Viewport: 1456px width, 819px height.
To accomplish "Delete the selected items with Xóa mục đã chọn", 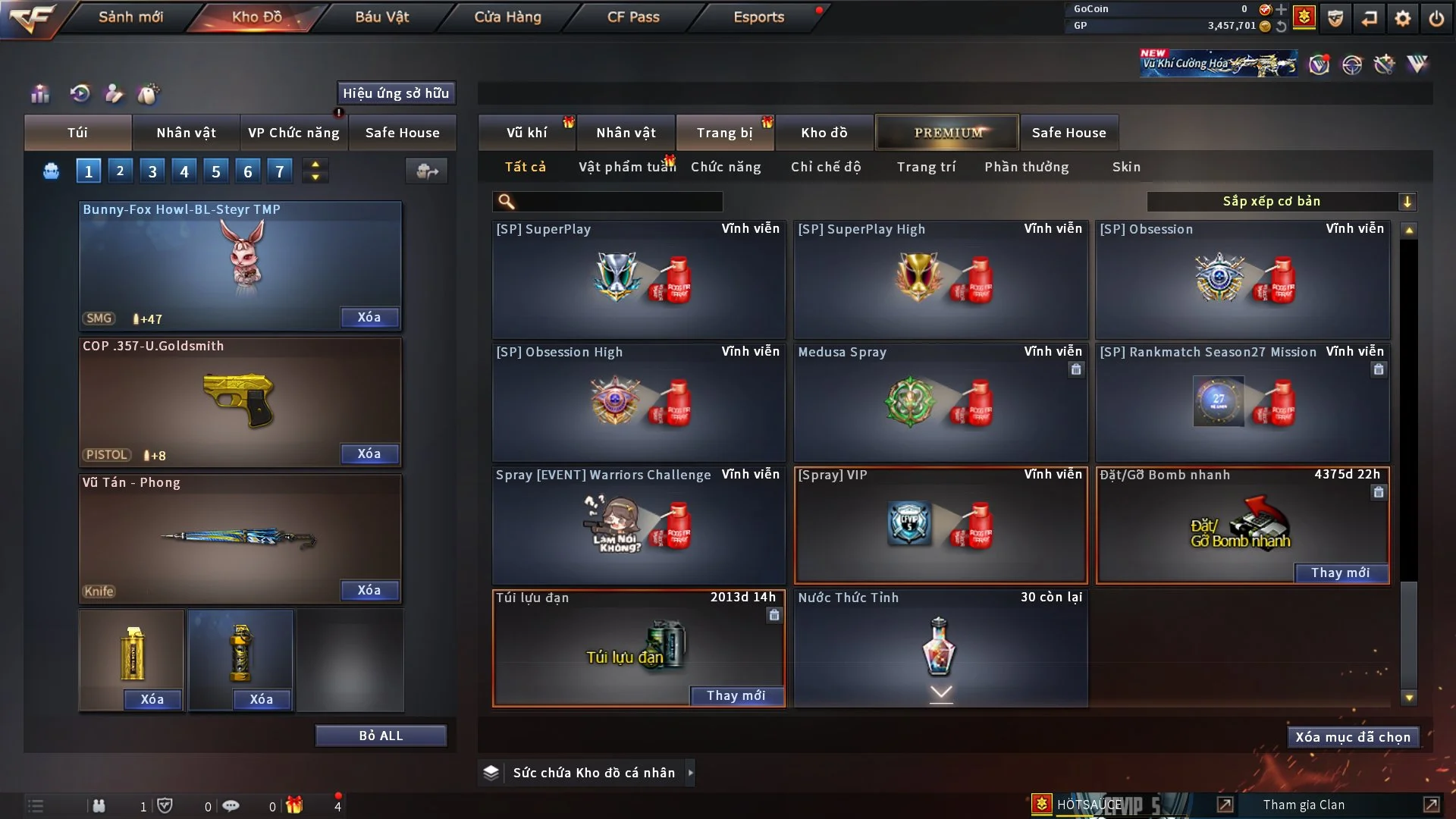I will coord(1353,737).
